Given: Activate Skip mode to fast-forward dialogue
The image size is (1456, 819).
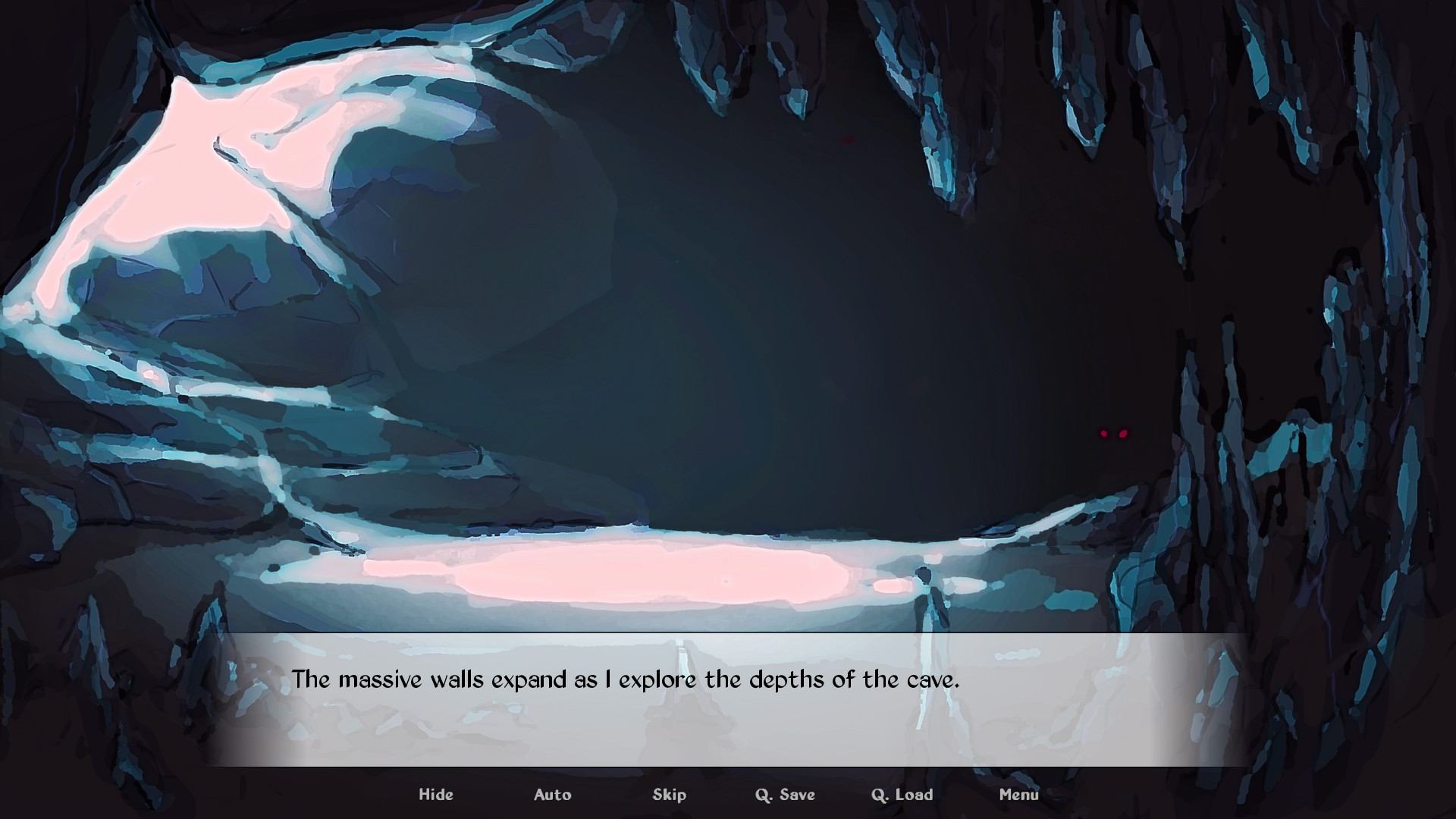Looking at the screenshot, I should 670,794.
